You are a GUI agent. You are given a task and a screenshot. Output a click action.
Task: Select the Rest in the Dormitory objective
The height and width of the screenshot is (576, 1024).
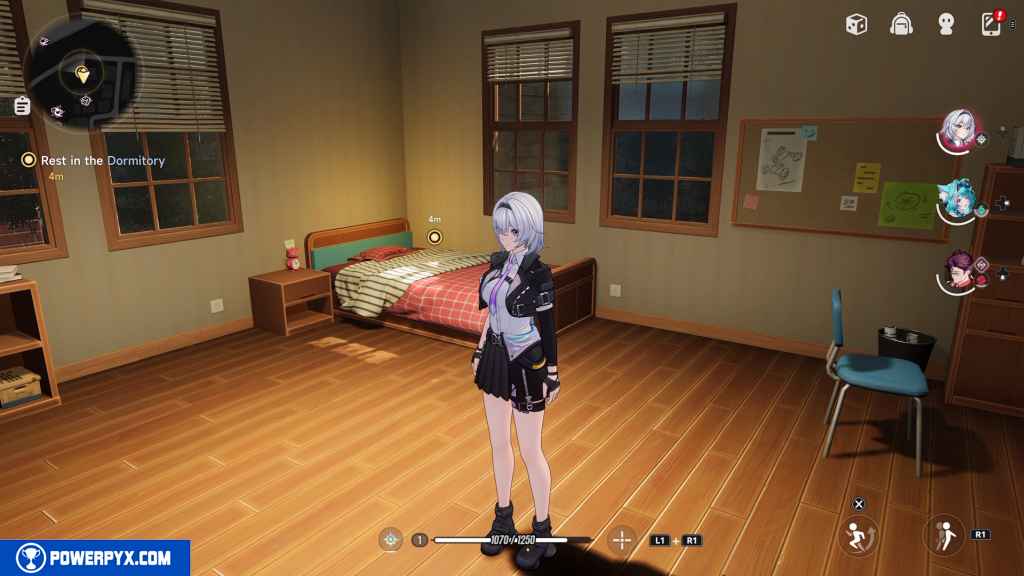tap(102, 160)
